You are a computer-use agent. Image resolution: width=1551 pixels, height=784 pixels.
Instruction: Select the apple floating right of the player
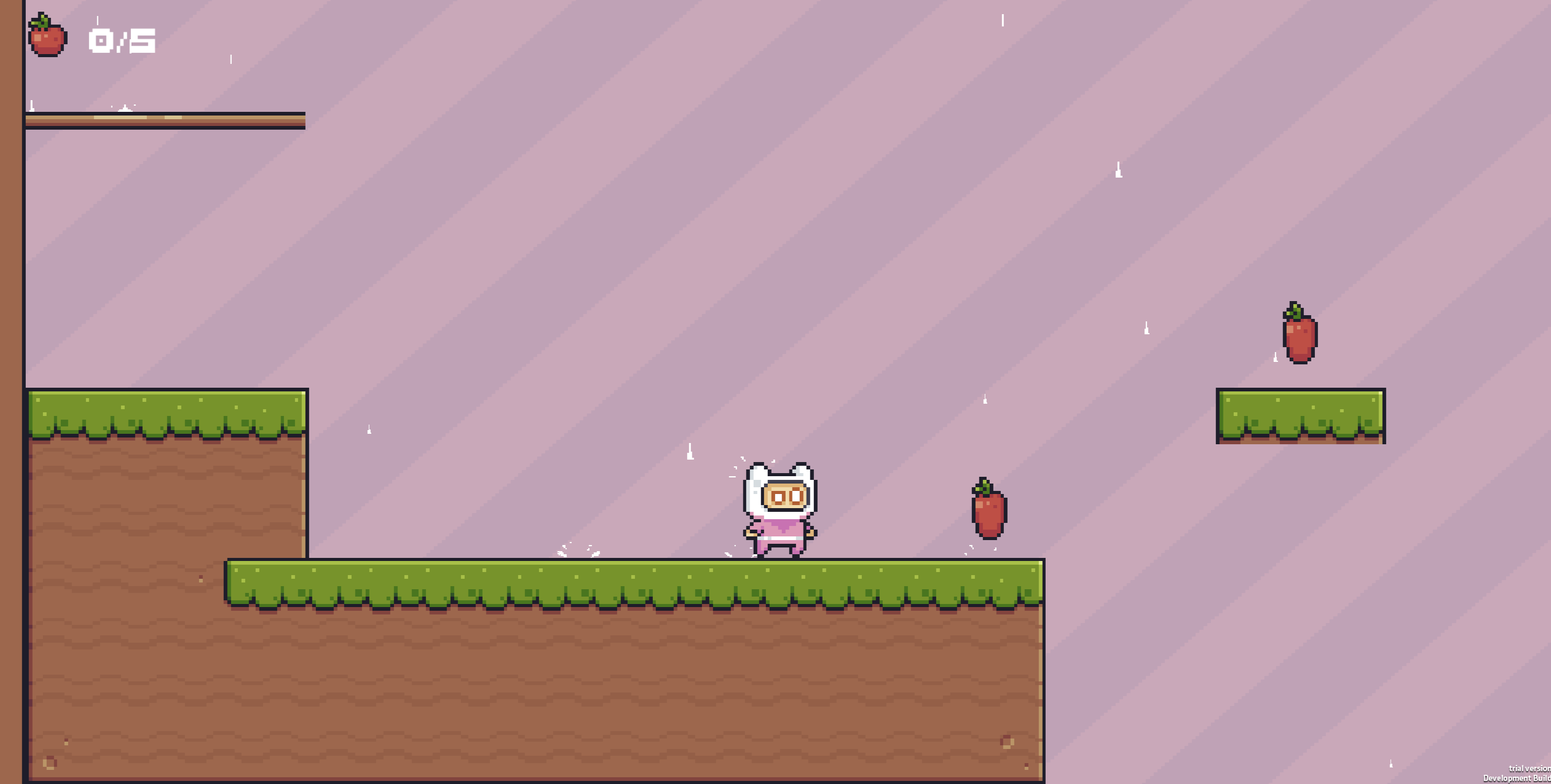coord(990,513)
